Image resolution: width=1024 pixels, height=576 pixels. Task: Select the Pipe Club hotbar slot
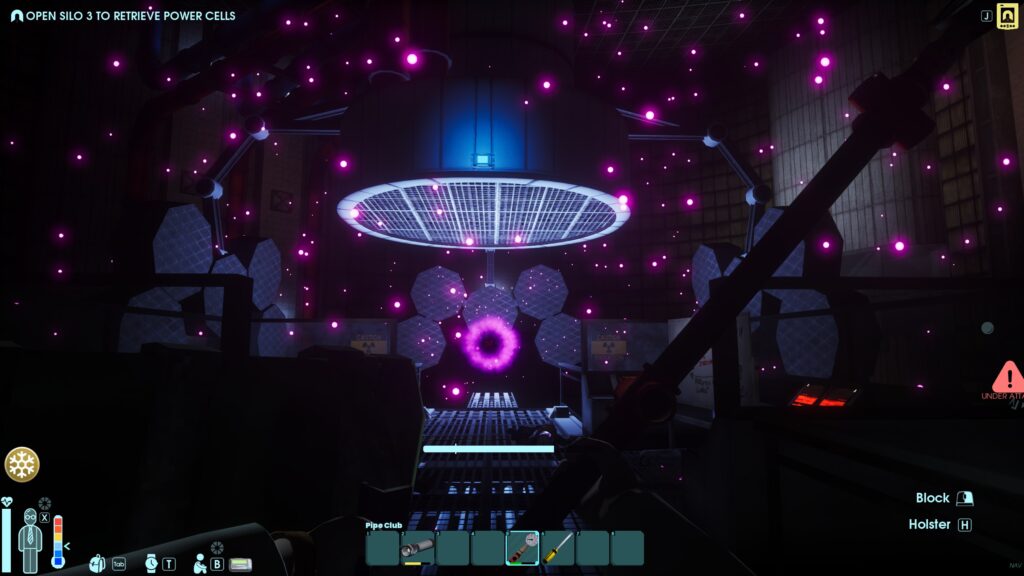(522, 548)
